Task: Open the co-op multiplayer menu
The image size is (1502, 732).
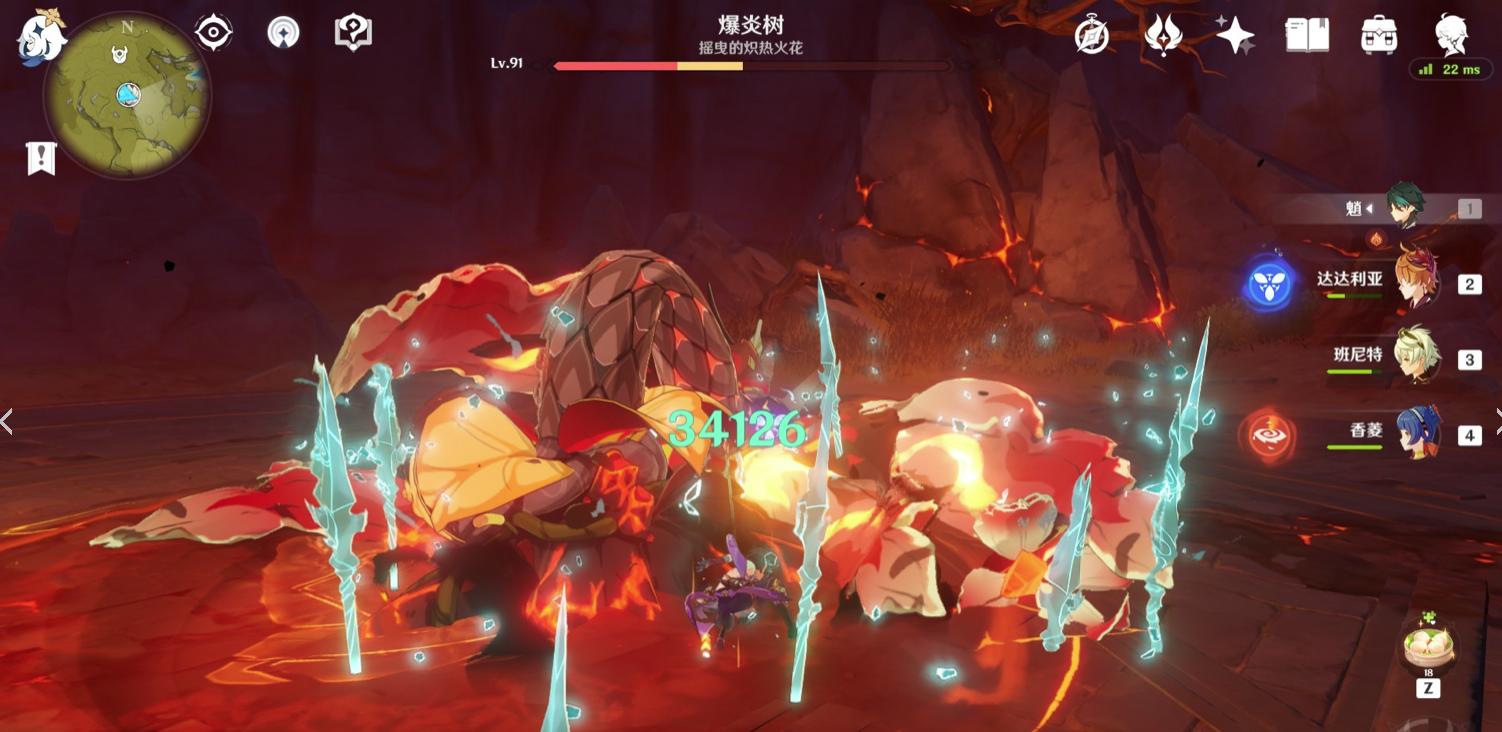Action: point(285,31)
